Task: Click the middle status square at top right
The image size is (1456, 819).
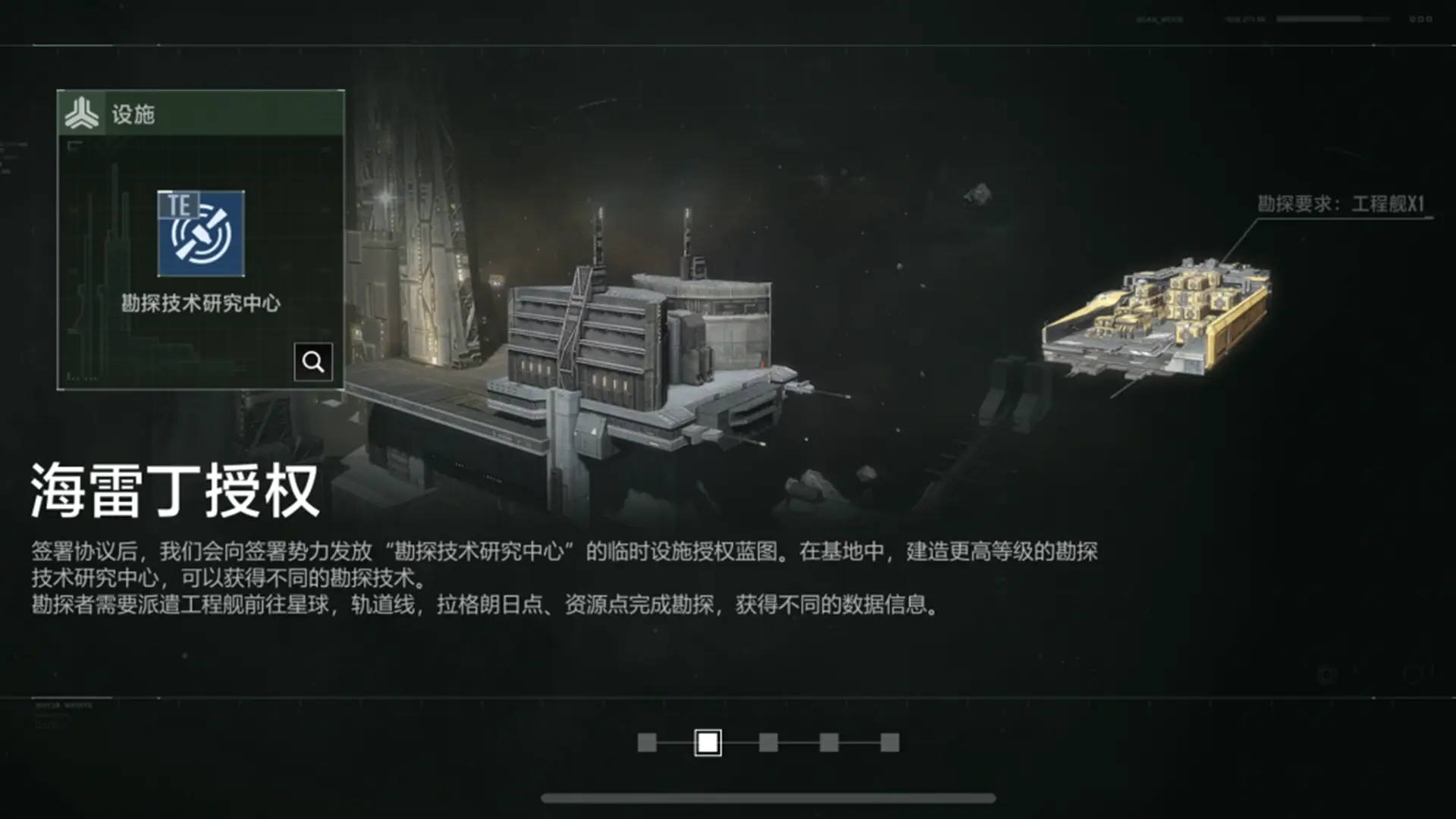Action: coord(1423,17)
